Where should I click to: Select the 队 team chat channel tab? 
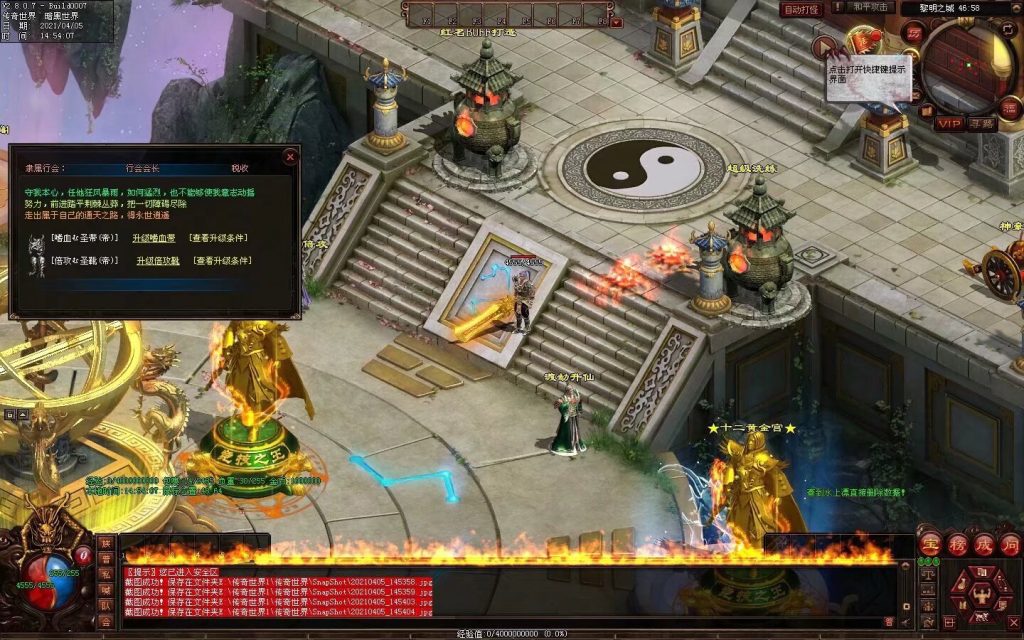(106, 606)
